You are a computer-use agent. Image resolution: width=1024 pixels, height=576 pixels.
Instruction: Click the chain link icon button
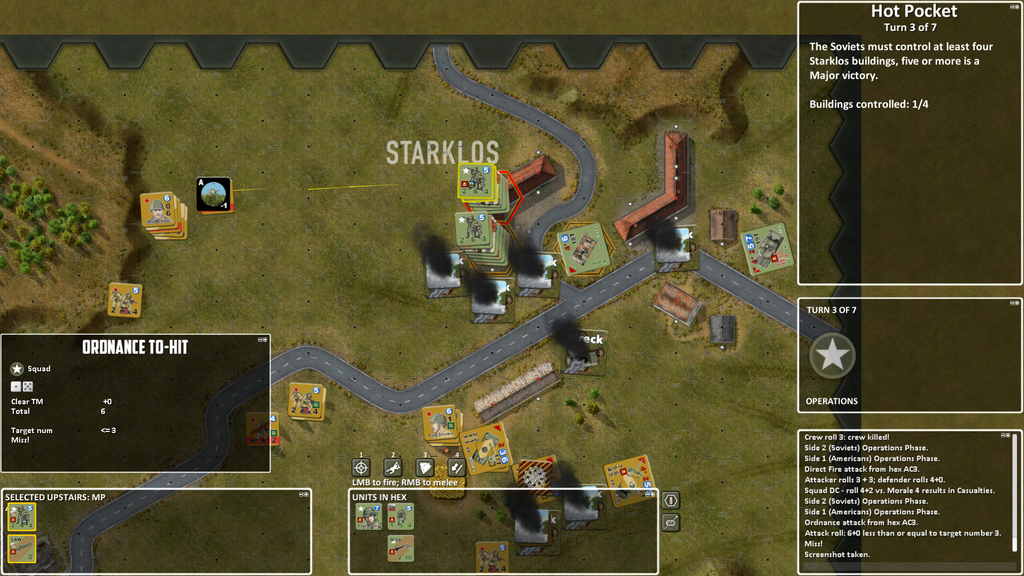coord(671,522)
